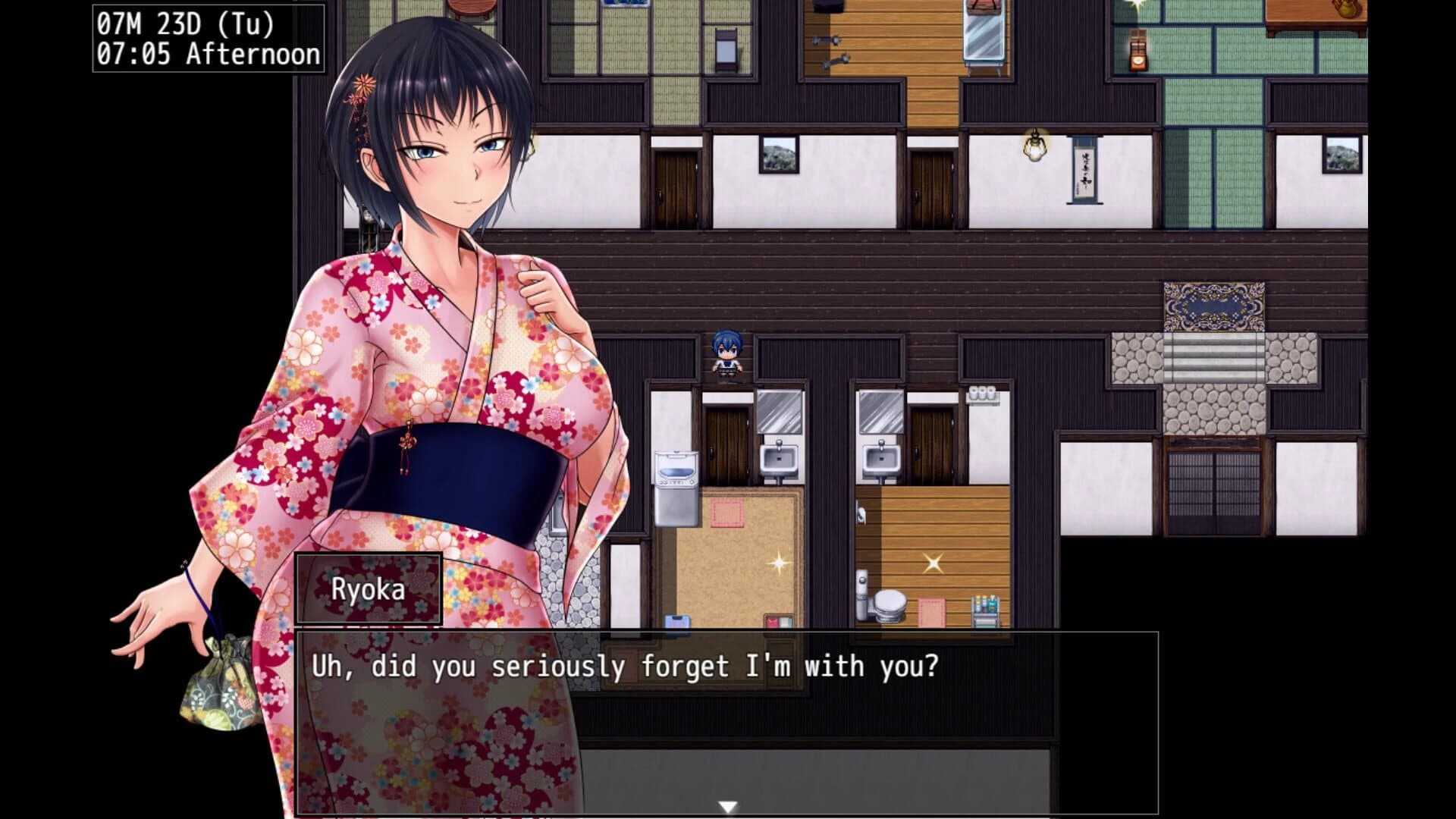Click the sparkle item inside the toilet stall
Viewport: 1456px width, 819px height.
coord(934,563)
